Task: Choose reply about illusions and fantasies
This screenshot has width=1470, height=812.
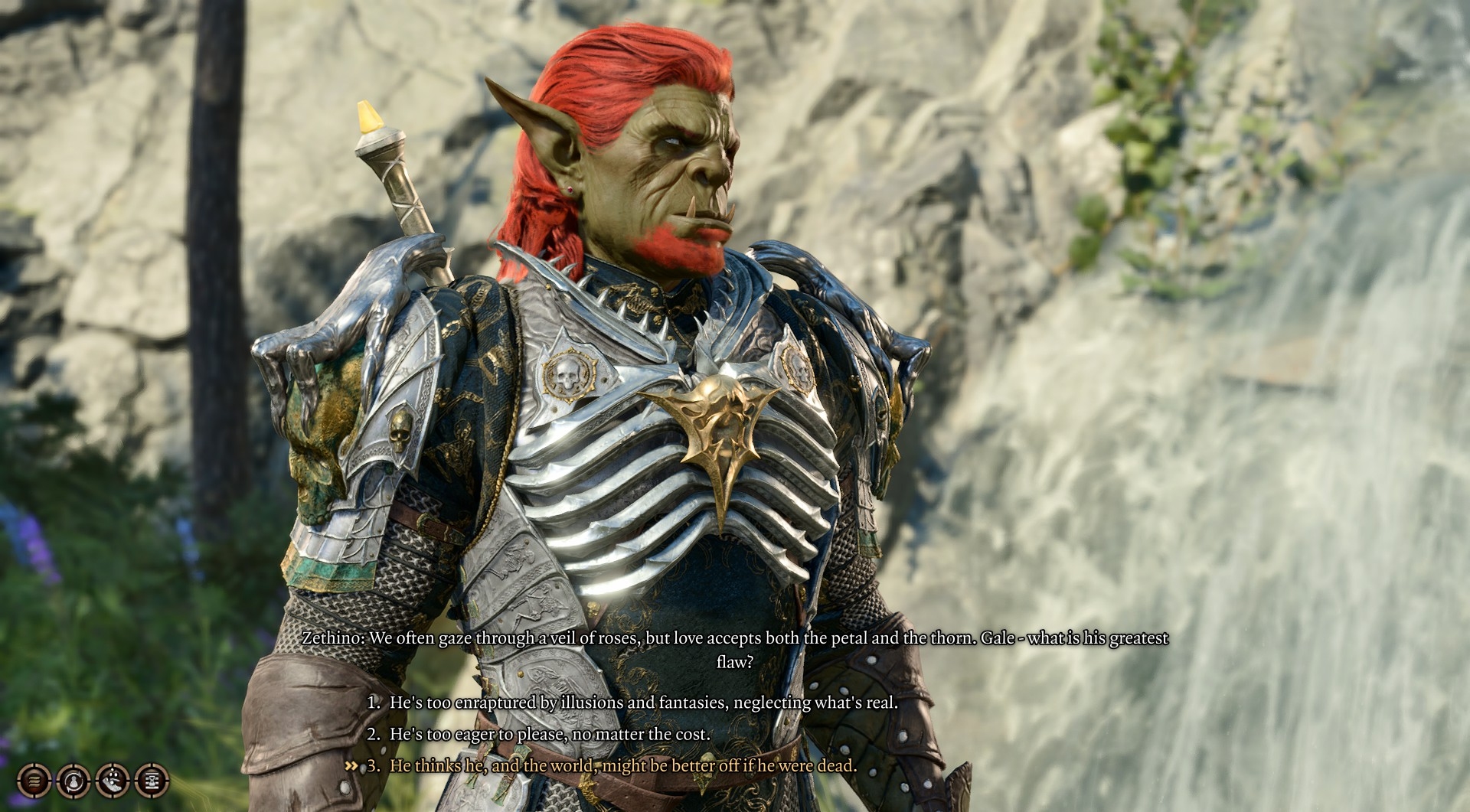Action: pos(643,702)
